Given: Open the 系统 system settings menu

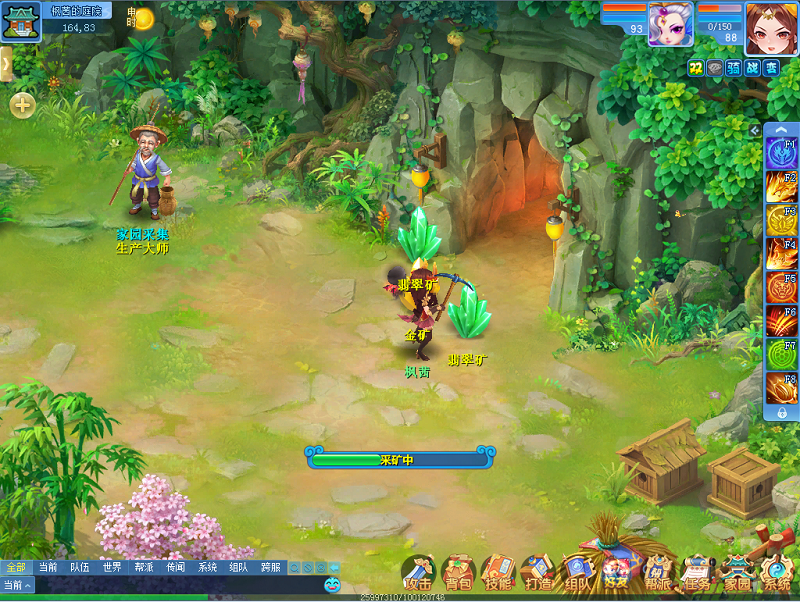Looking at the screenshot, I should [776, 573].
